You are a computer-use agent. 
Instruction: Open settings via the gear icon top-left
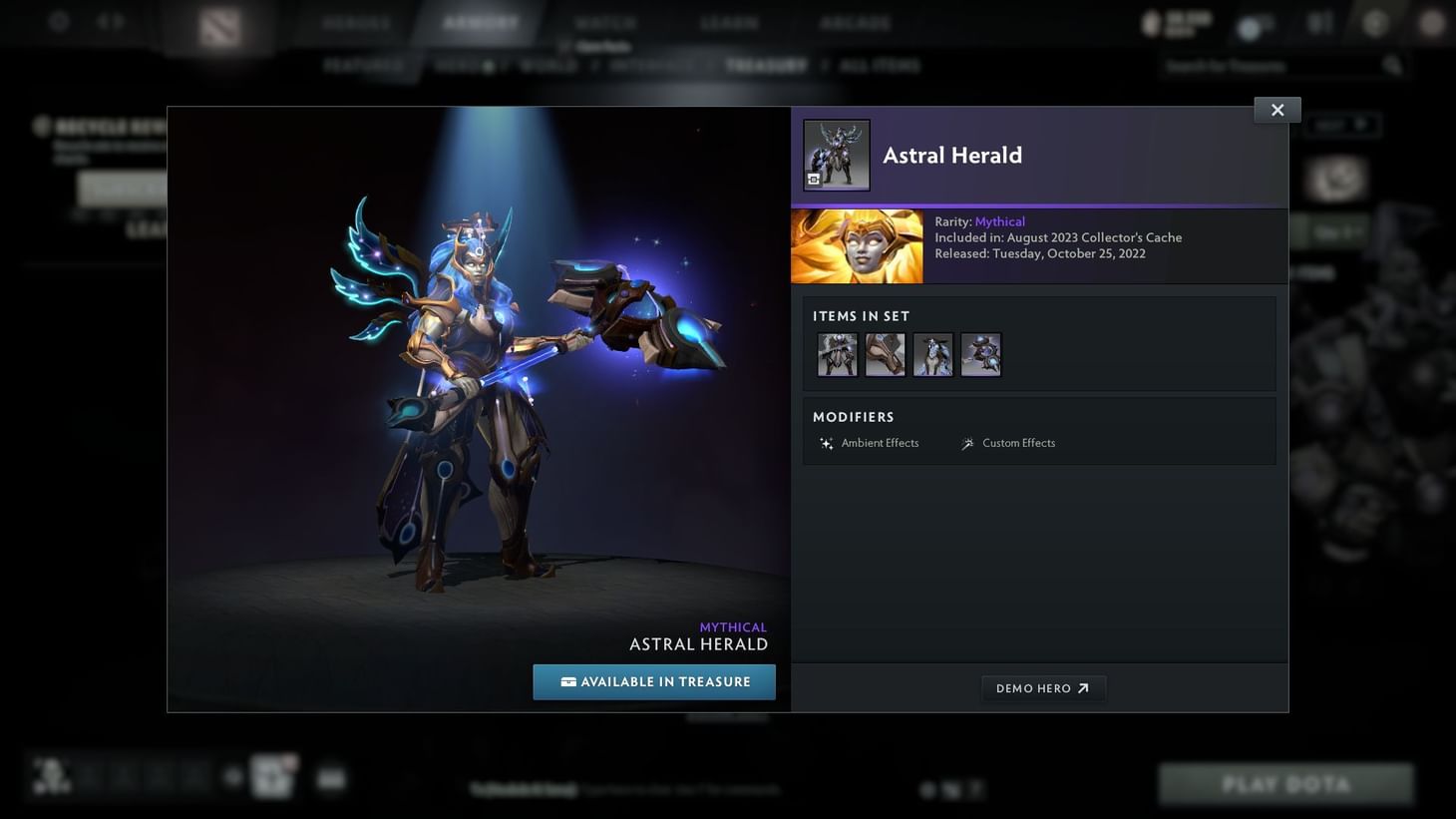coord(57,20)
